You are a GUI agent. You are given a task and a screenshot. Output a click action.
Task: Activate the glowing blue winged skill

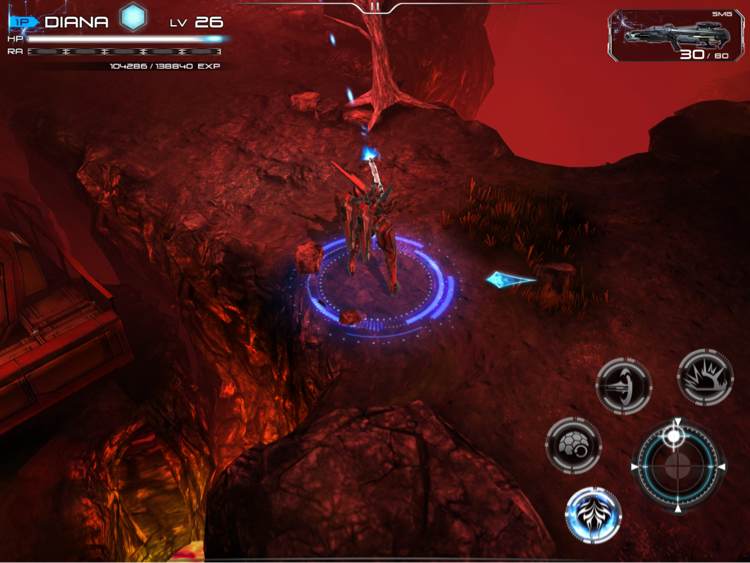(x=593, y=515)
